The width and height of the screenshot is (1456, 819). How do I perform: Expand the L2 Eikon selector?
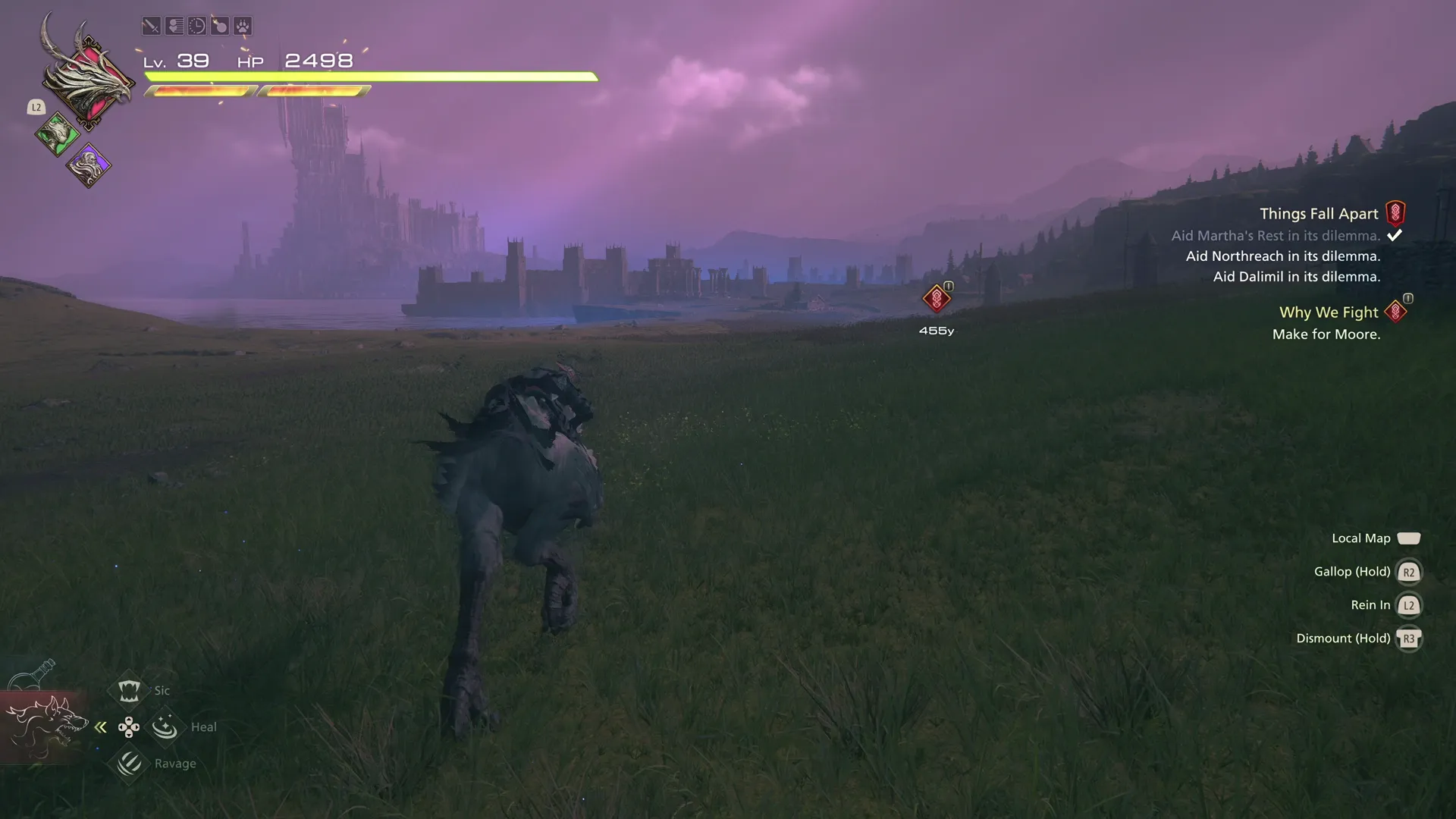[x=36, y=107]
